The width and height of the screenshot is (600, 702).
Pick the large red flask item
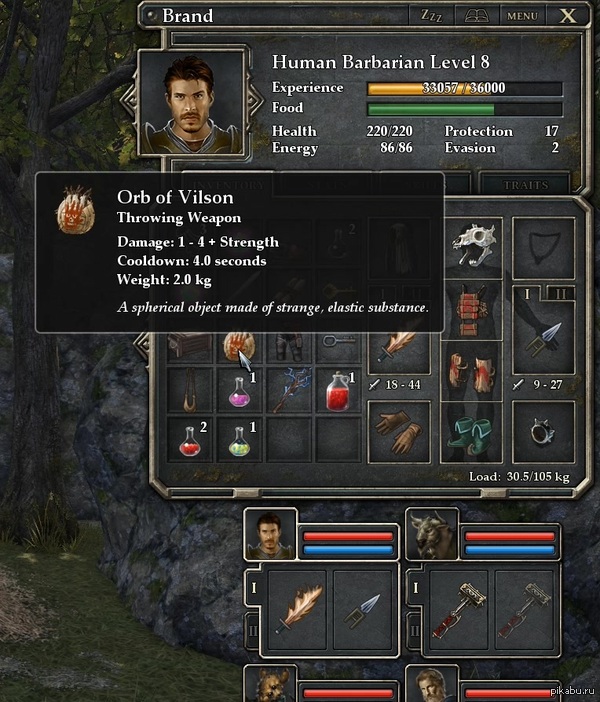point(338,391)
